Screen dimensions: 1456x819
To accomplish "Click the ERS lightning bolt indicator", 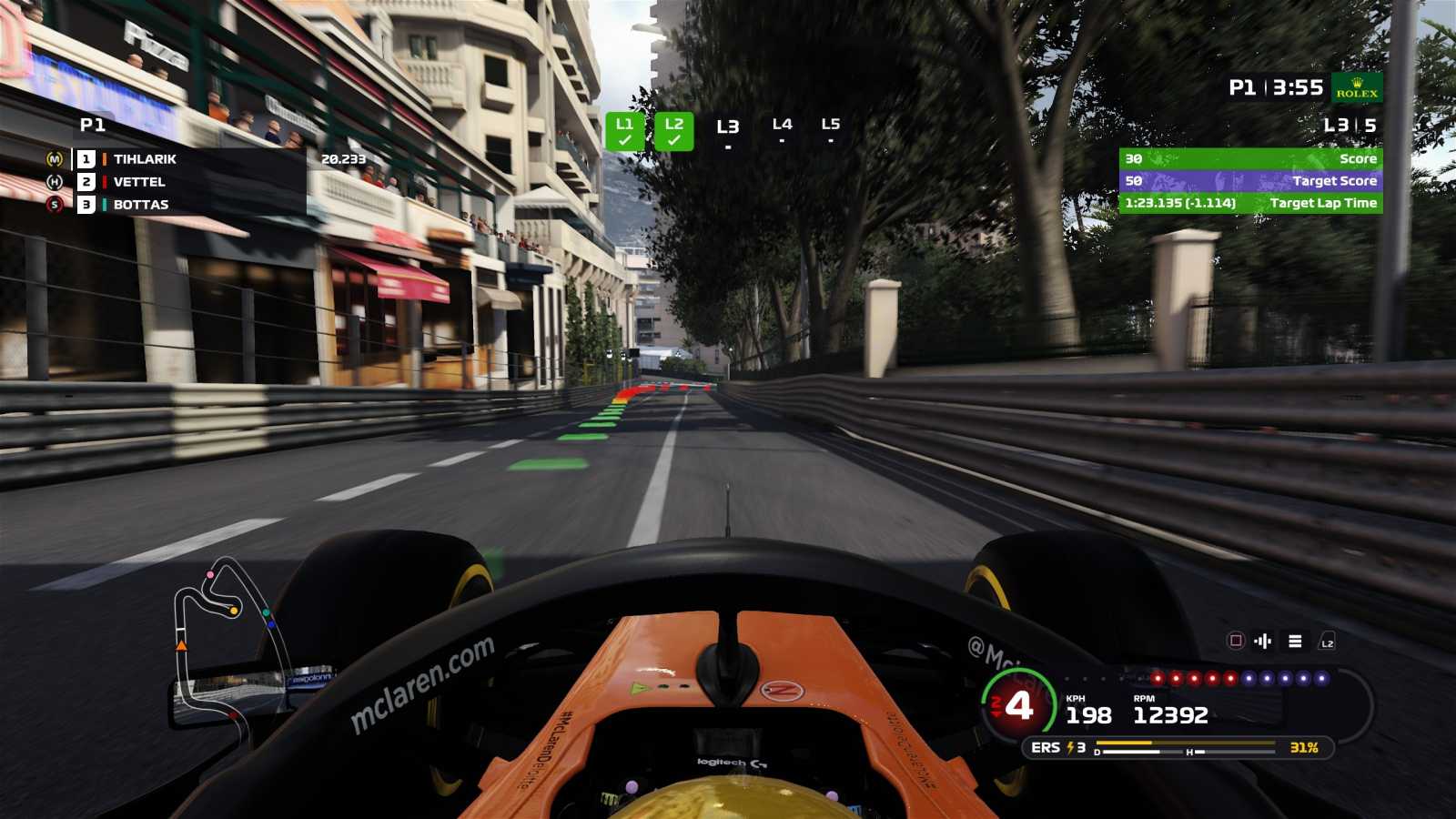I will (x=1070, y=748).
